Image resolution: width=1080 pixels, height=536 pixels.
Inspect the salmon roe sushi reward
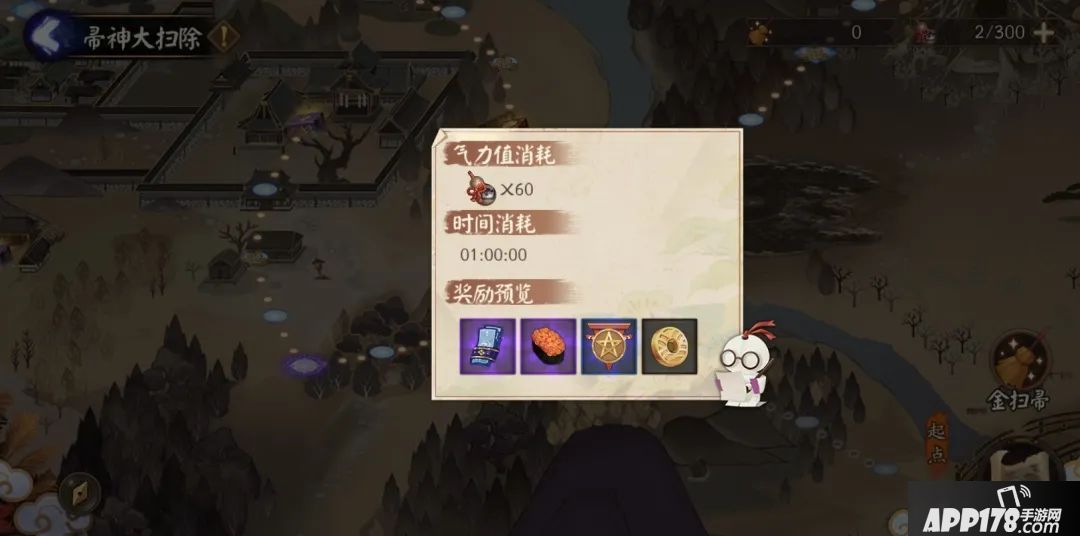click(548, 346)
